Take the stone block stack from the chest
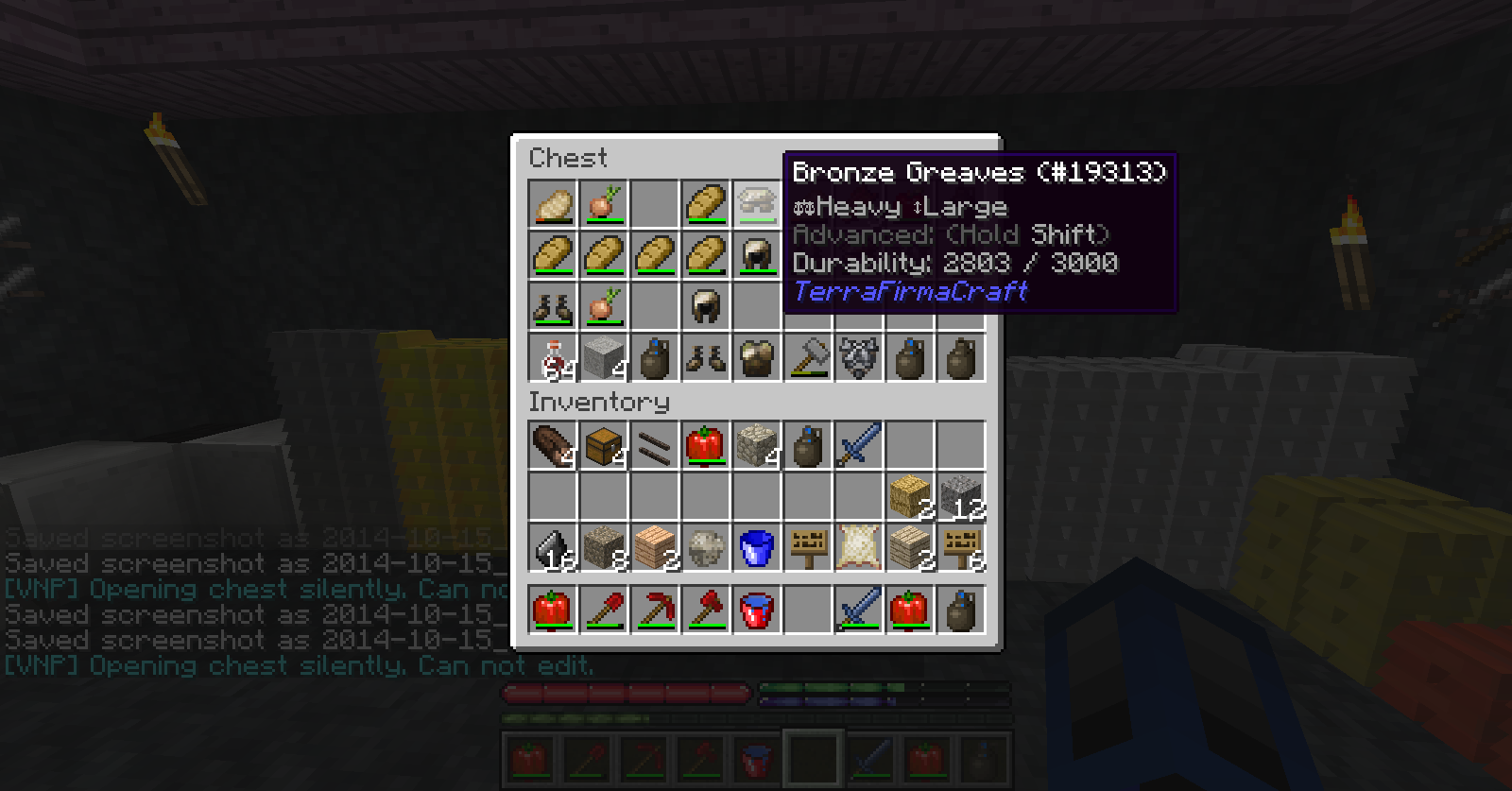 [x=604, y=358]
